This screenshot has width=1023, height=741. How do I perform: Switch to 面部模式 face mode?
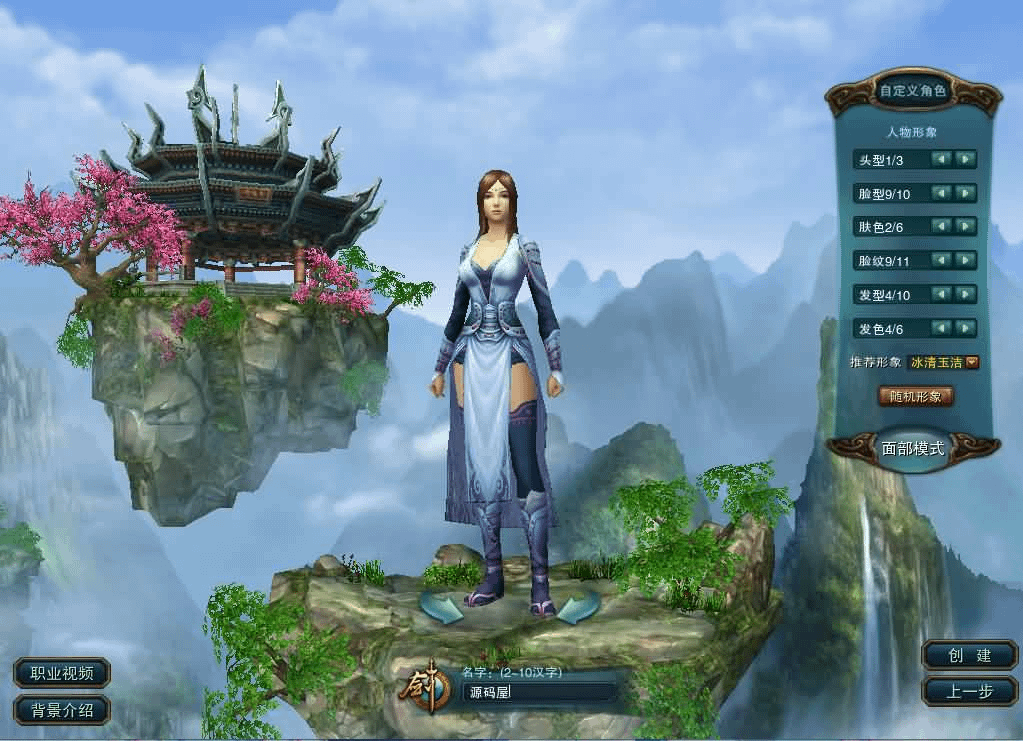coord(912,447)
